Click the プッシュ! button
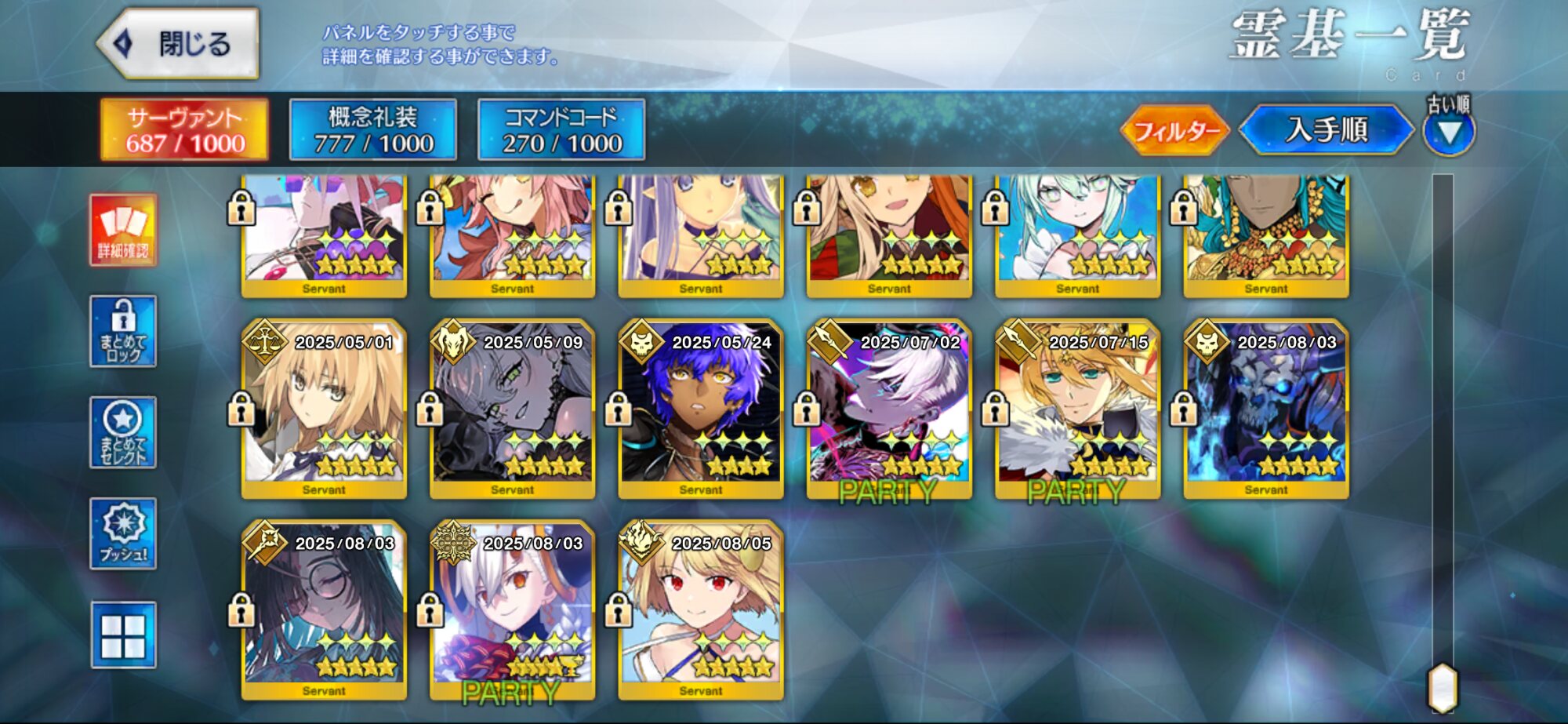The height and width of the screenshot is (724, 1568). point(123,533)
